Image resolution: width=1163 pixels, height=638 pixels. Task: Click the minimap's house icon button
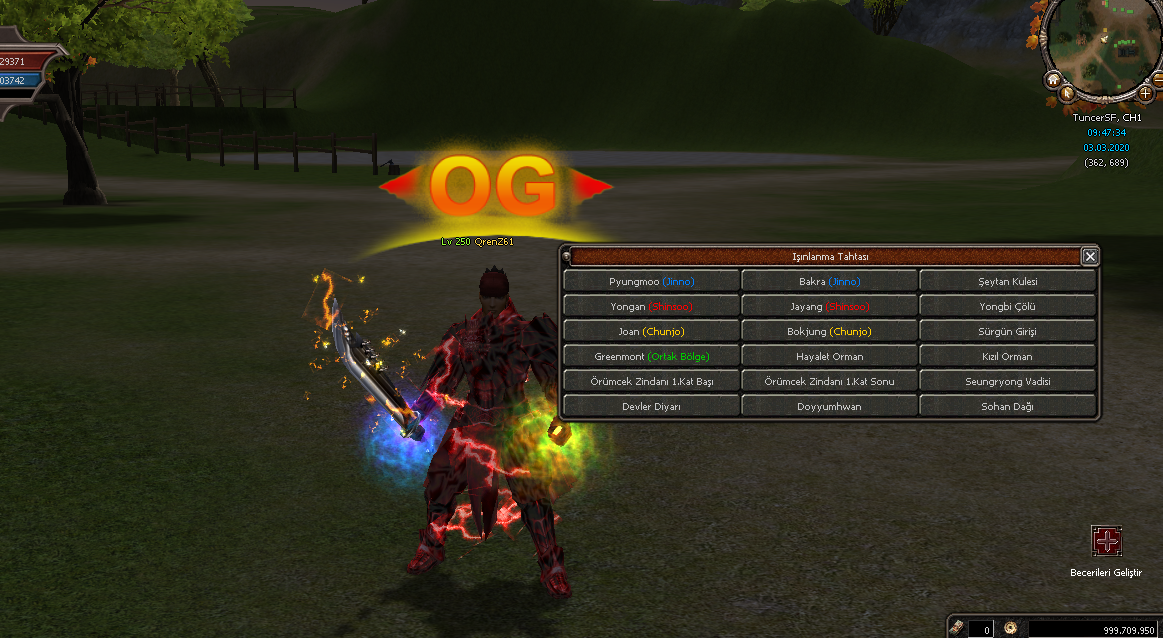click(x=1053, y=79)
